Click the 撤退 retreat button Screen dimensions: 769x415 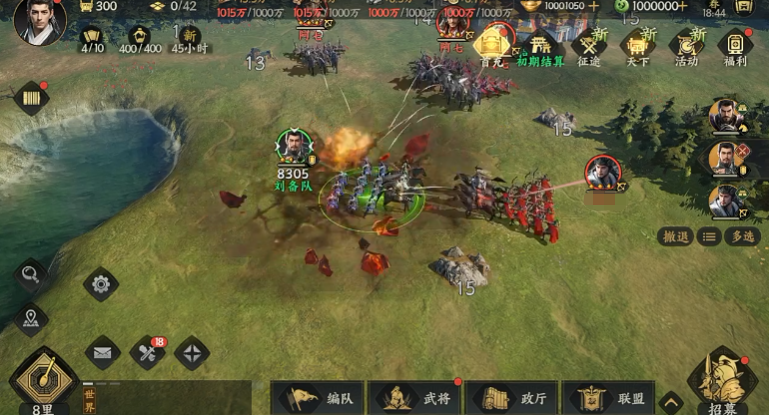tap(676, 236)
